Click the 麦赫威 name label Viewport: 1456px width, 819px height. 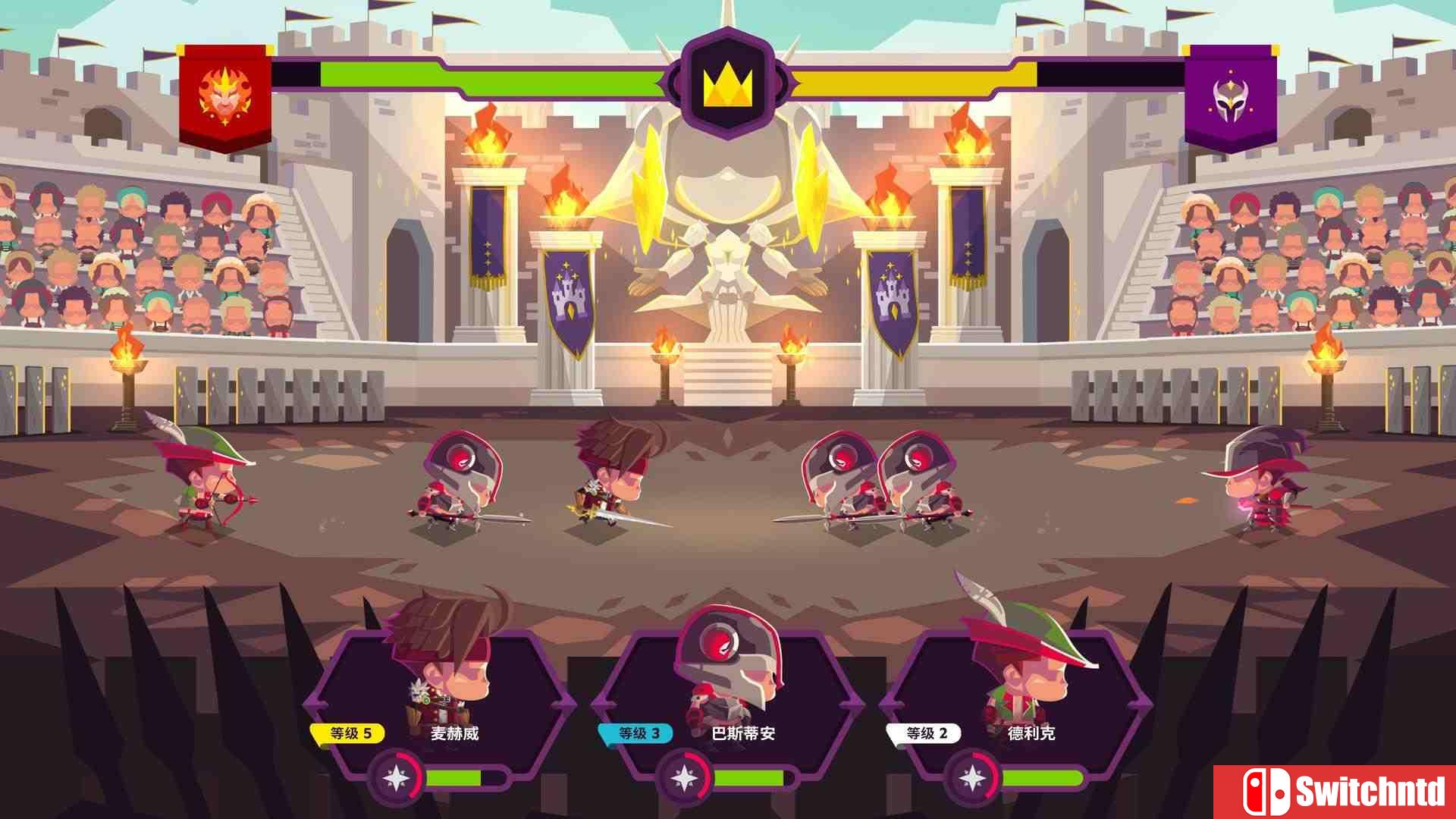(x=453, y=733)
